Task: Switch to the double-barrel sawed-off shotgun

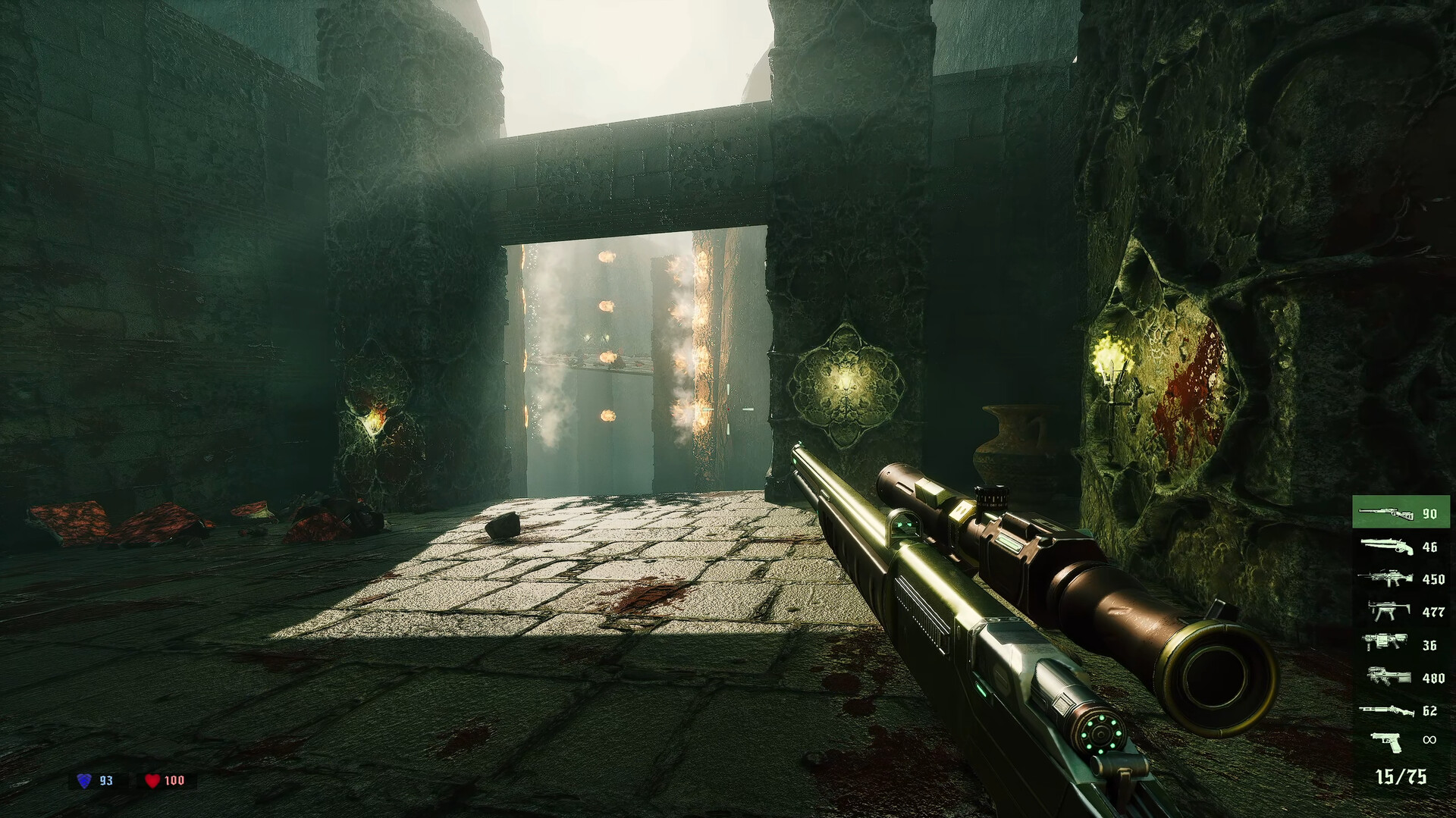Action: click(x=1400, y=547)
